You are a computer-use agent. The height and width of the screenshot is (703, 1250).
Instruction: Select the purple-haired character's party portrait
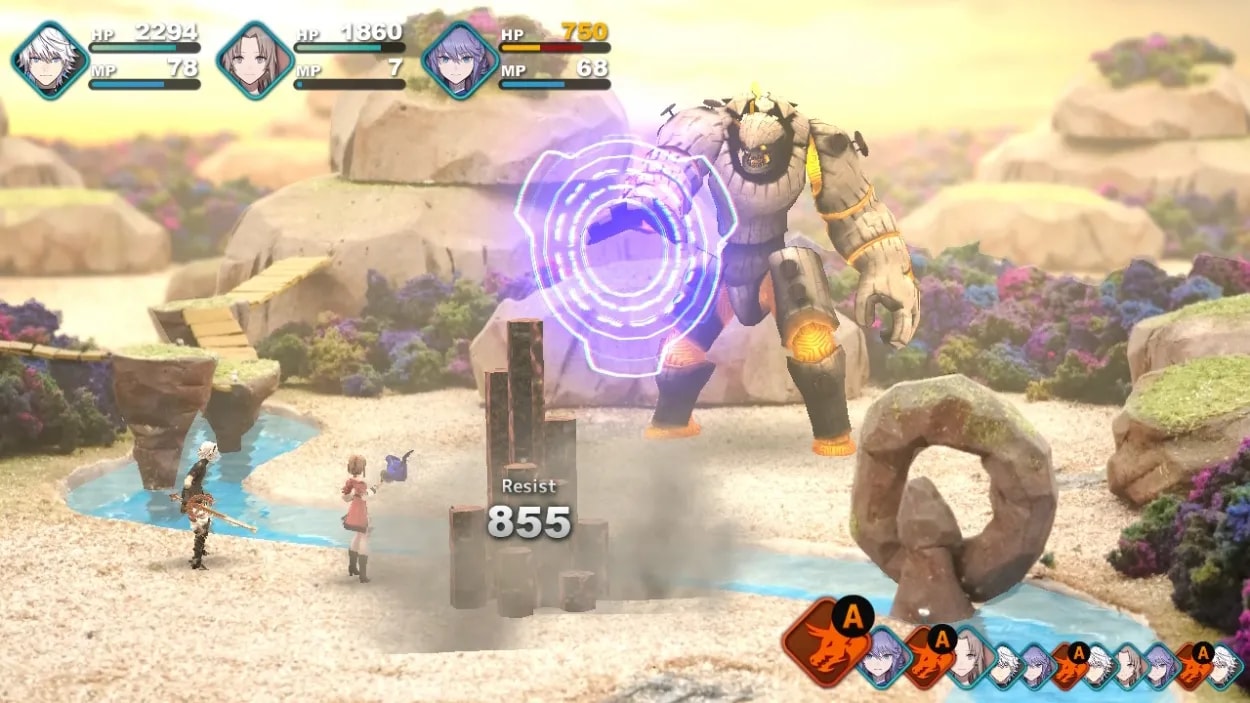460,60
